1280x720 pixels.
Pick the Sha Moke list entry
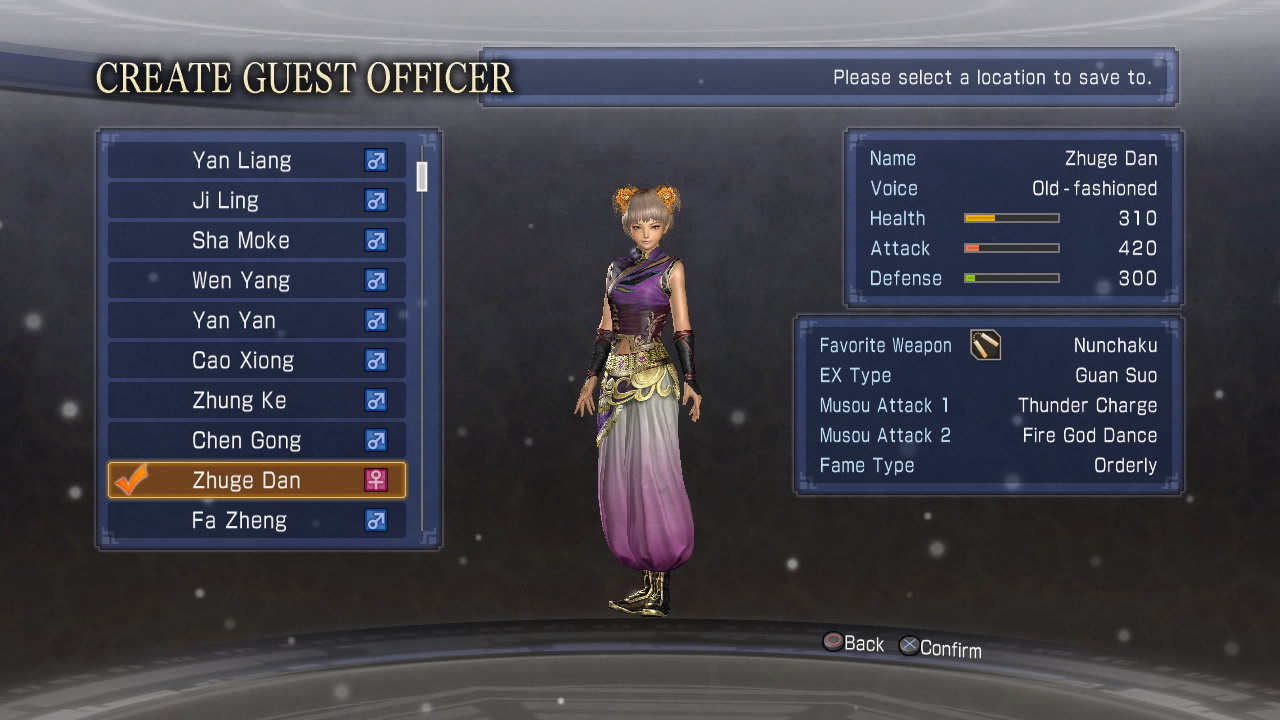click(256, 241)
